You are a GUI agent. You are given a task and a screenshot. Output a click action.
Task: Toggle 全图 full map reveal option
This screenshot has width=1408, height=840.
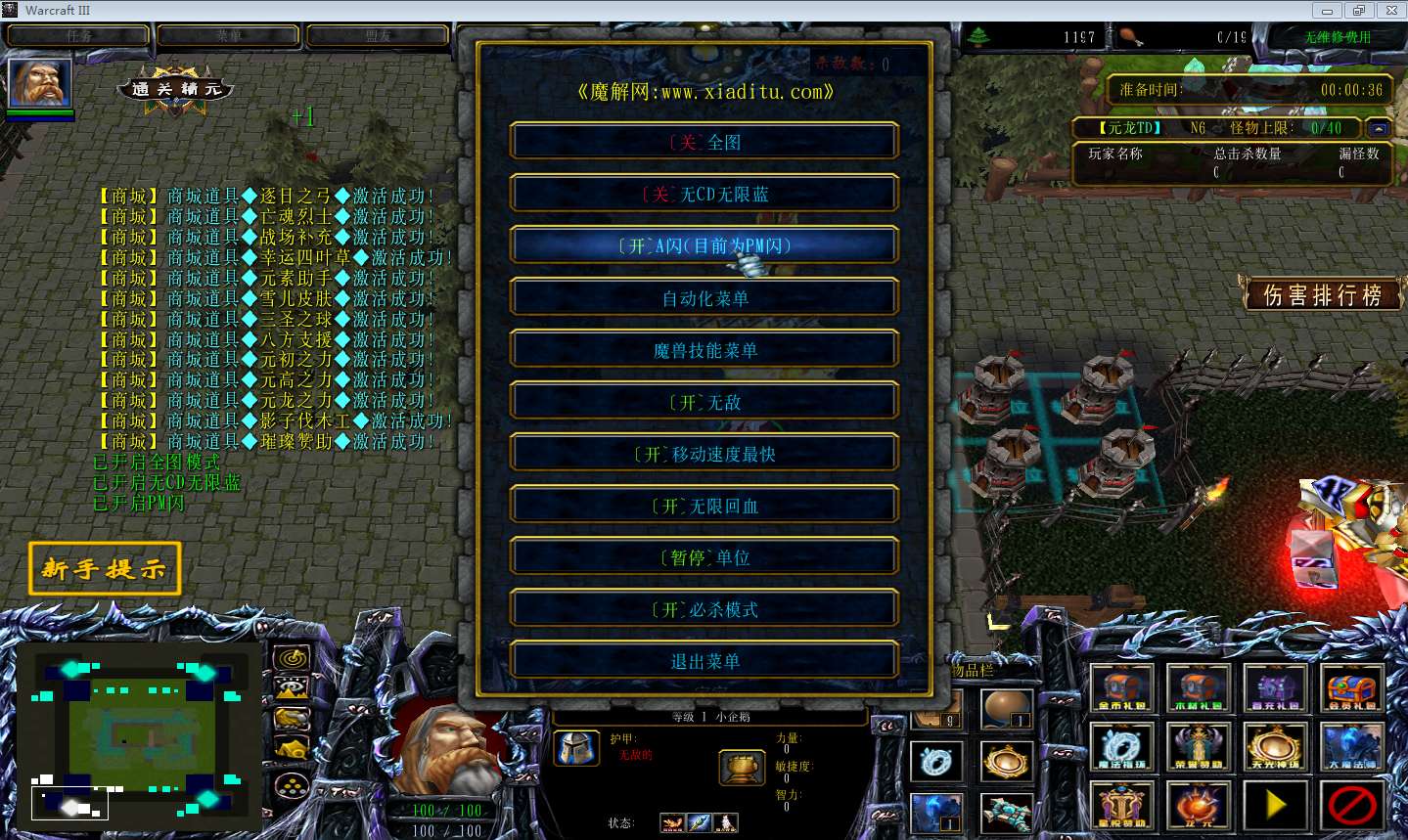[704, 141]
